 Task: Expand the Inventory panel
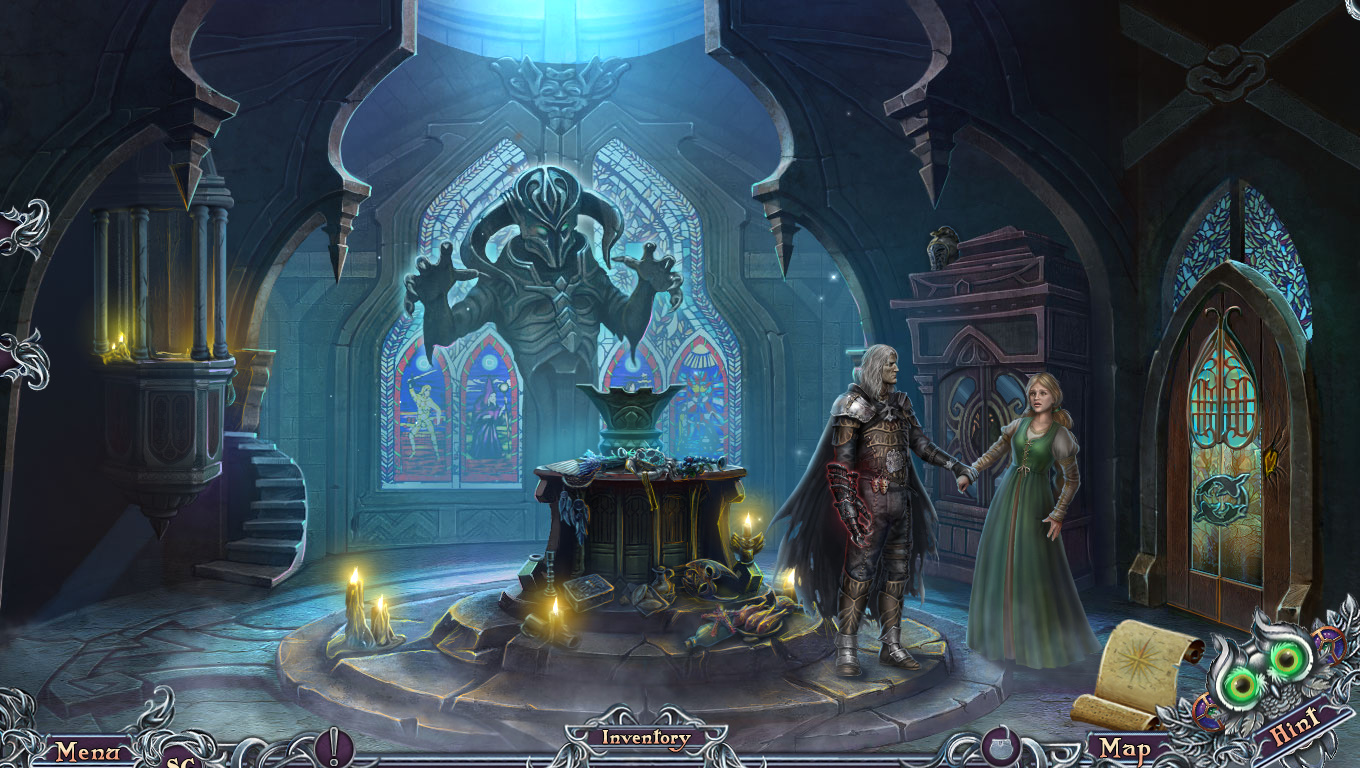click(645, 739)
